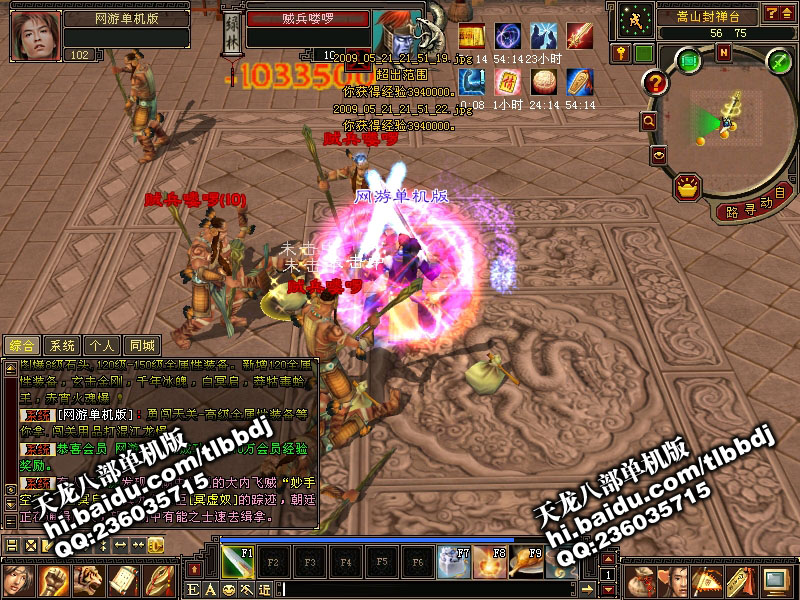
Task: Select the 同城 chat tab
Action: [x=141, y=346]
